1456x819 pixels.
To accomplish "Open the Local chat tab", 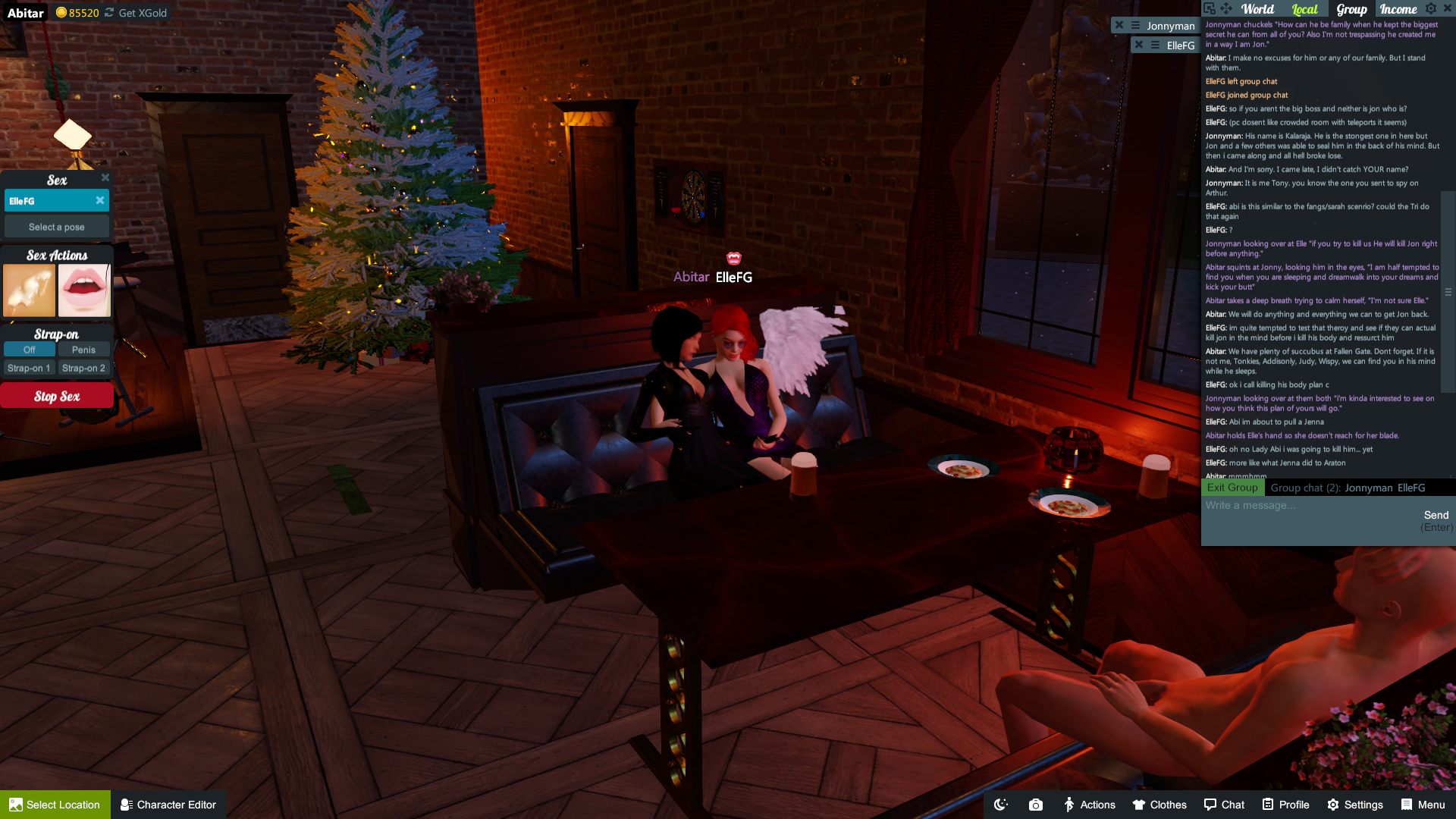I will coord(1304,9).
